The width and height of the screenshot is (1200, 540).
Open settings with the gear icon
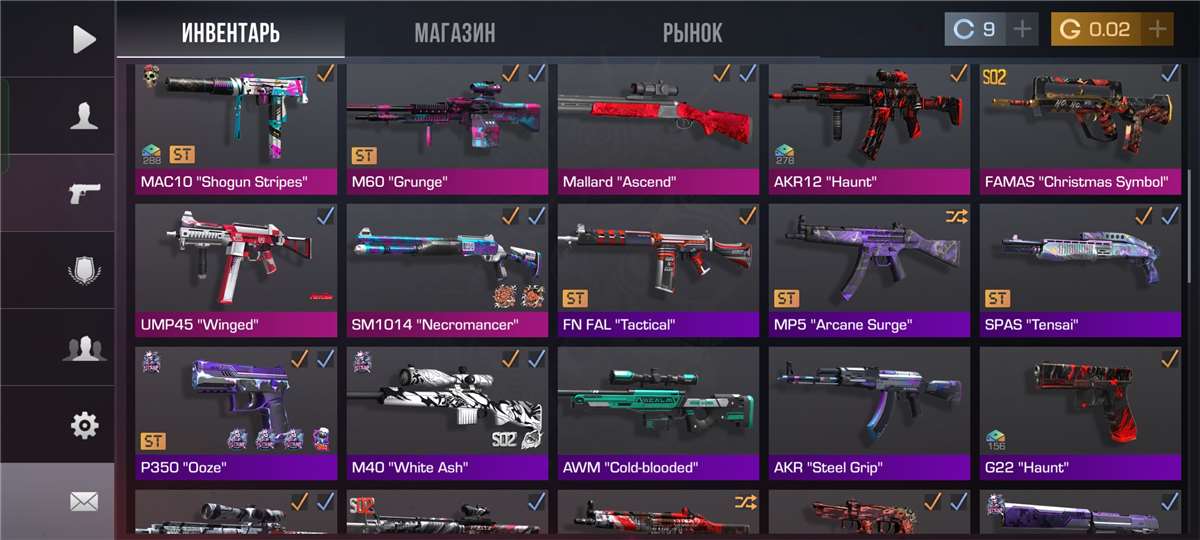pos(84,425)
